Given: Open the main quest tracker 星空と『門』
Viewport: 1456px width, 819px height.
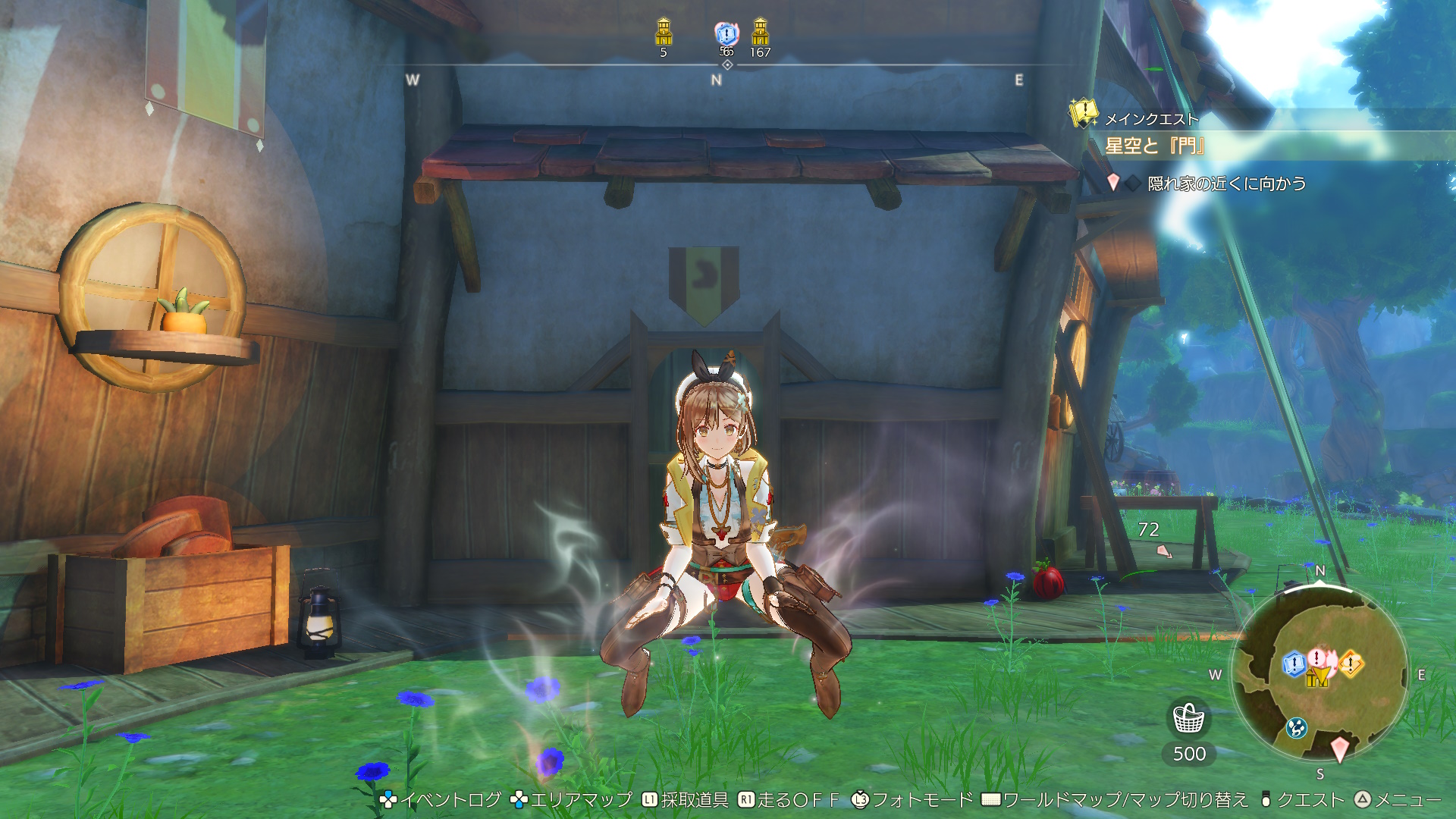Looking at the screenshot, I should pyautogui.click(x=1154, y=146).
